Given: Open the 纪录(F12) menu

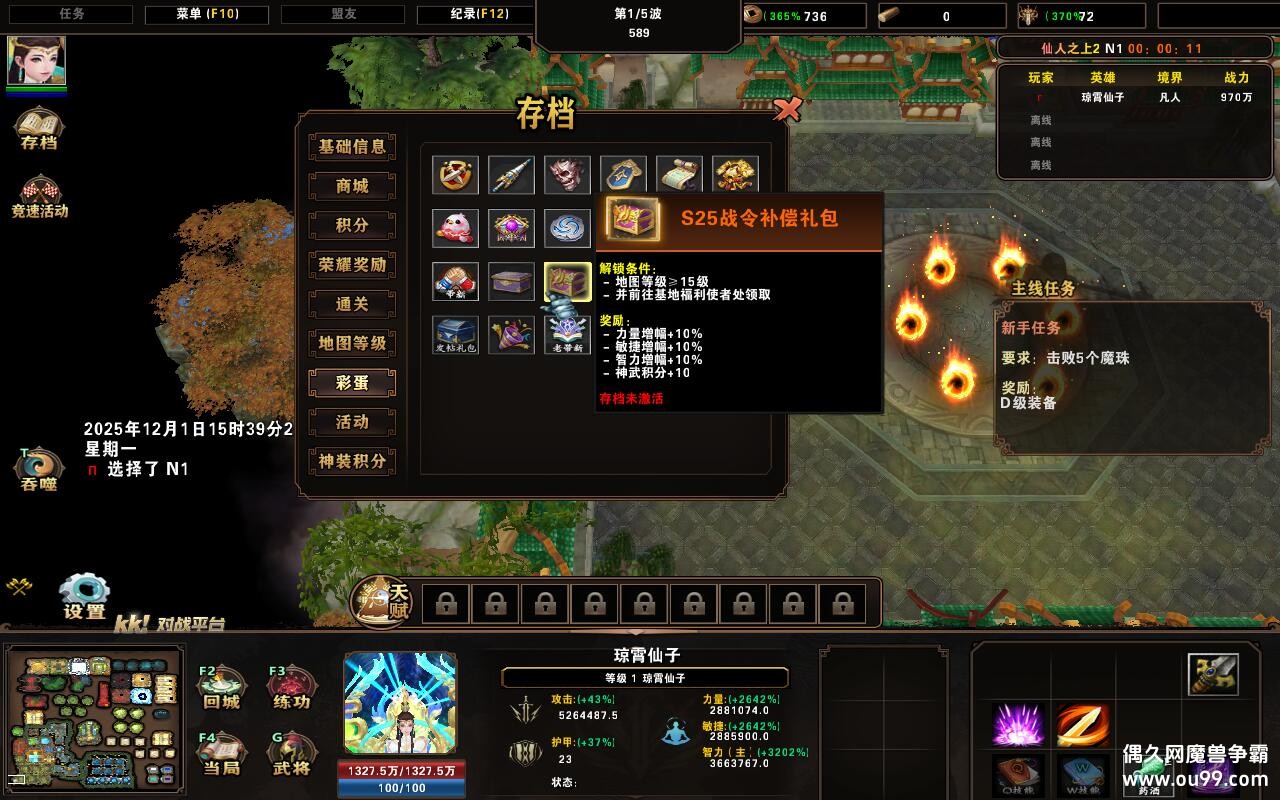Looking at the screenshot, I should tap(477, 14).
